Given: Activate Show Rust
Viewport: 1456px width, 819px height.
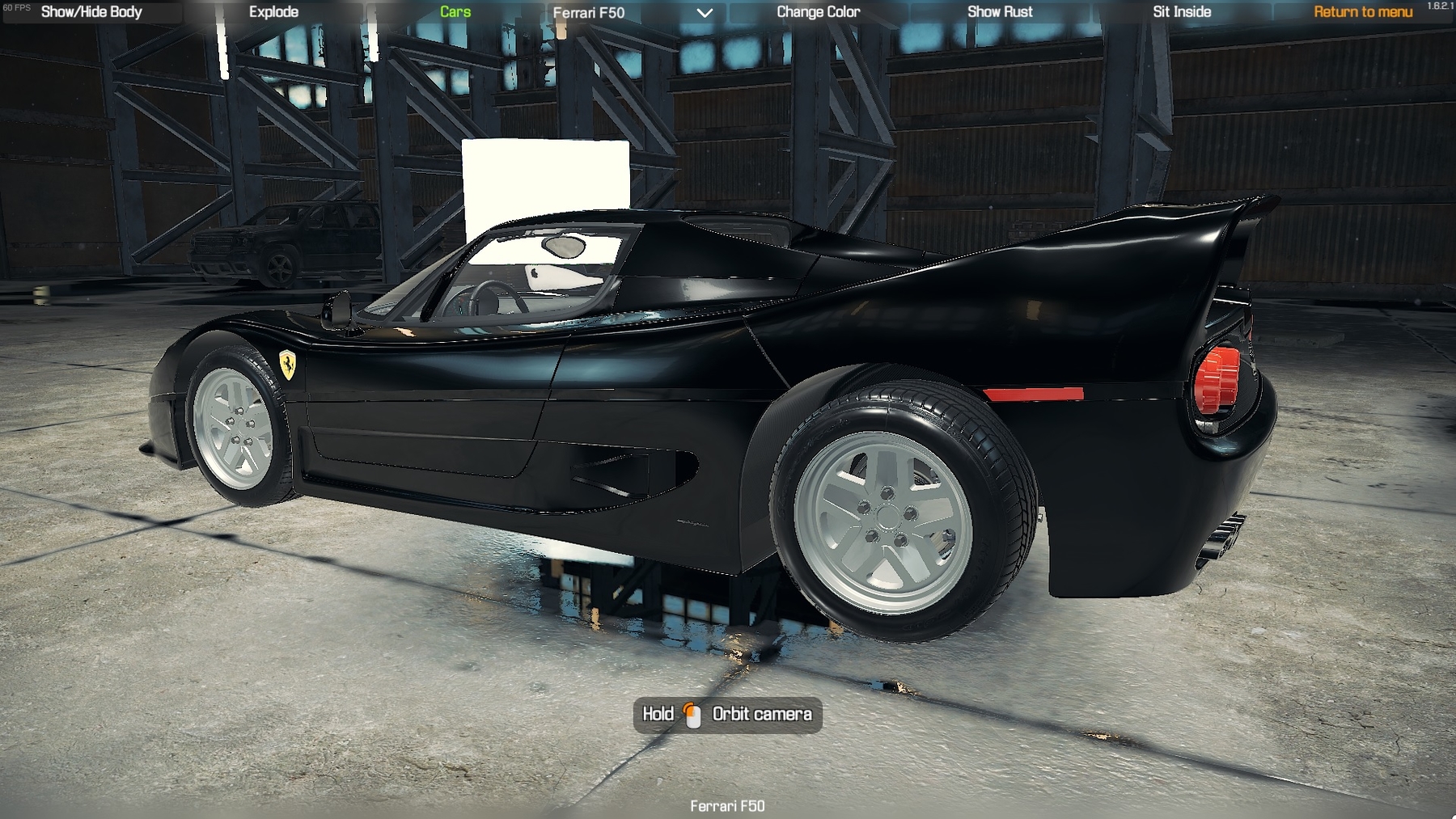Looking at the screenshot, I should [x=1000, y=12].
